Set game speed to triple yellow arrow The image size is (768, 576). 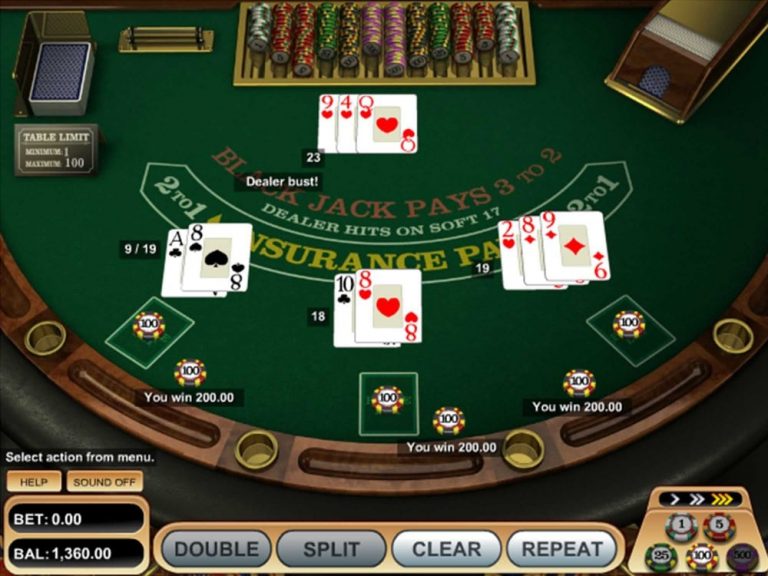coord(719,498)
